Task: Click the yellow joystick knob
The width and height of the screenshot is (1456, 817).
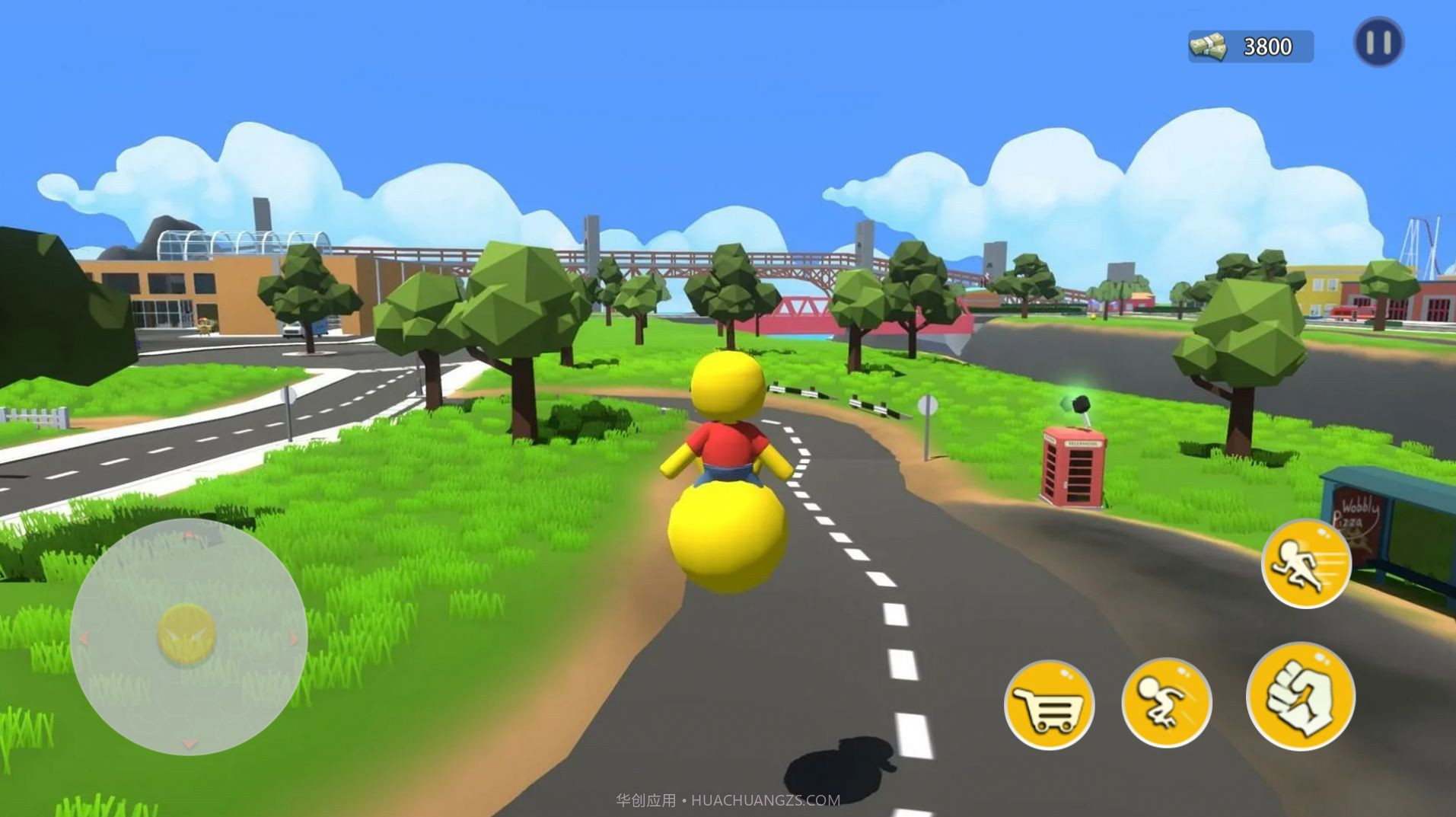Action: [x=186, y=633]
